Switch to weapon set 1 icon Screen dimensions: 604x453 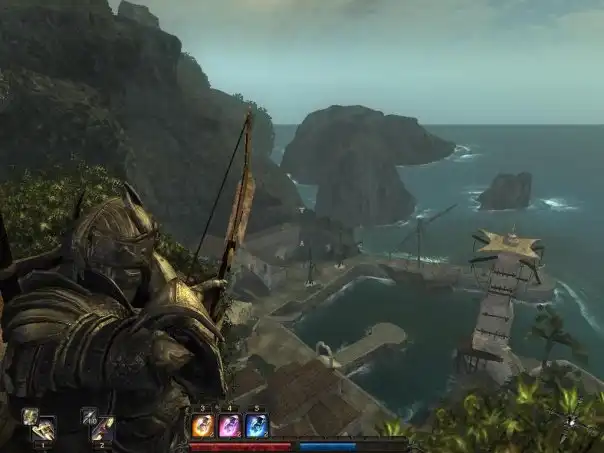click(x=41, y=427)
